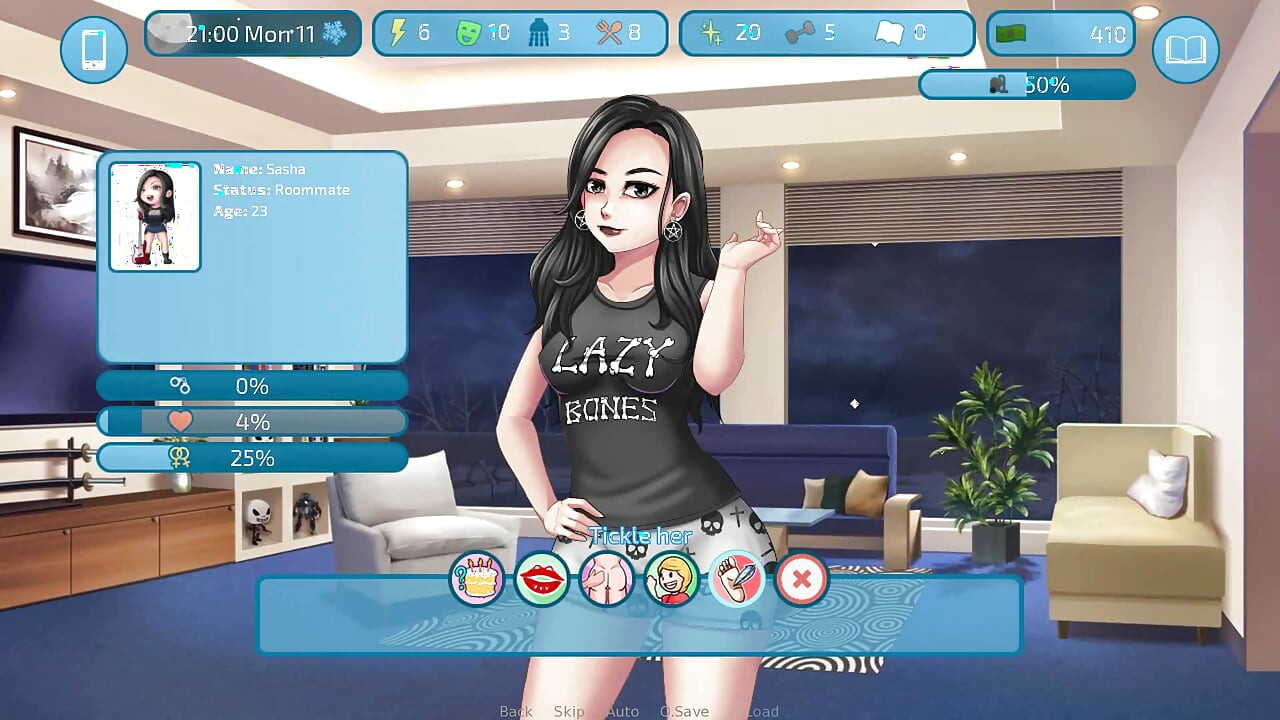Click the Skip option at bottom

click(569, 710)
